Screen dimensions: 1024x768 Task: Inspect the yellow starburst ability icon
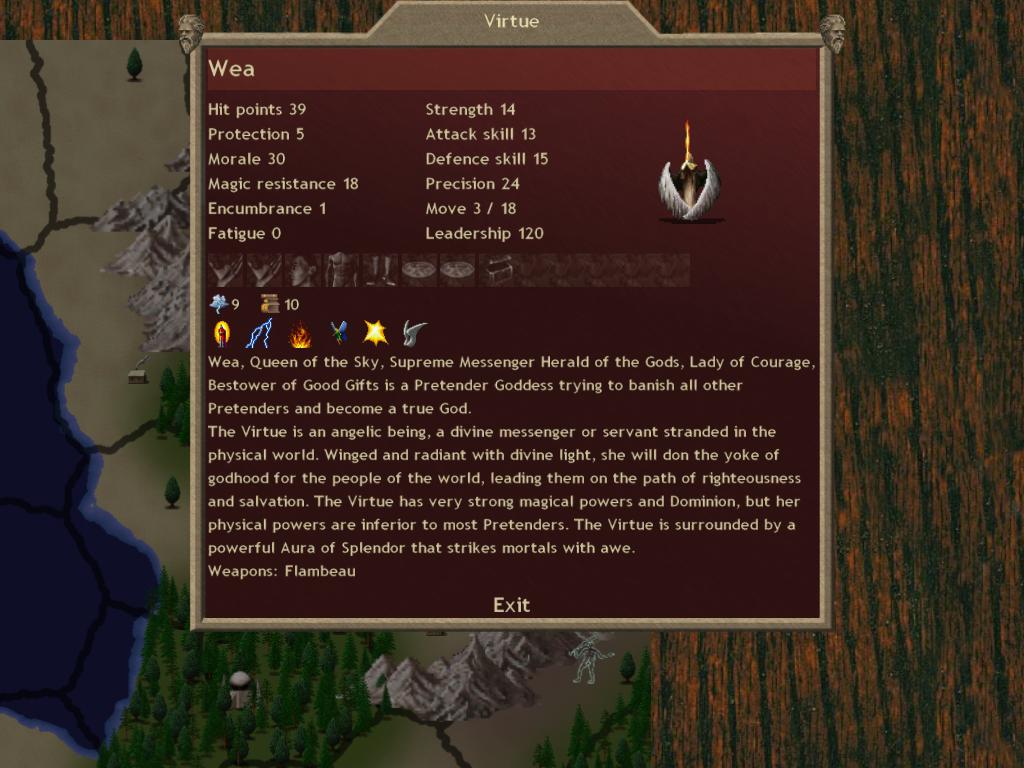point(376,333)
